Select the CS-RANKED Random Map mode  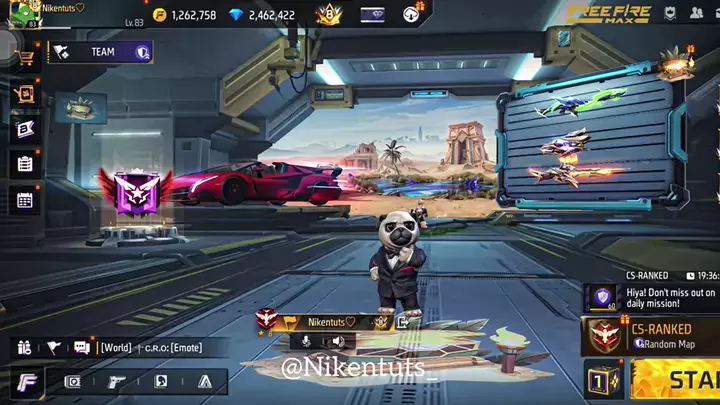coord(650,336)
